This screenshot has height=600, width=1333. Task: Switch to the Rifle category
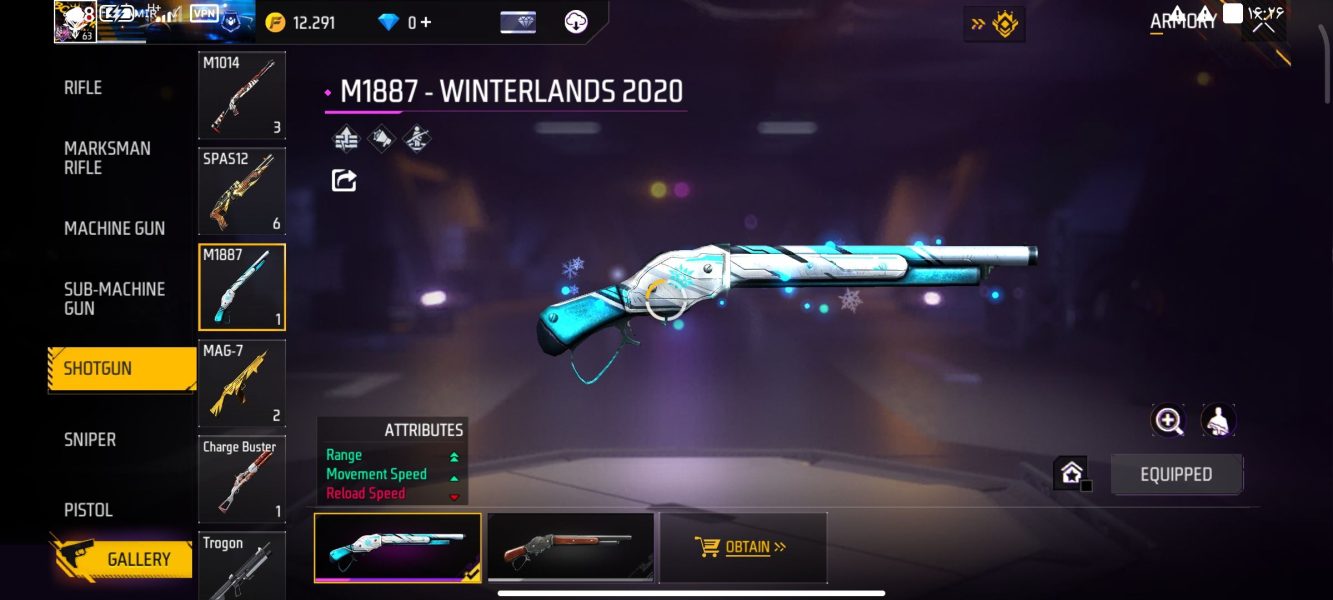pyautogui.click(x=83, y=88)
